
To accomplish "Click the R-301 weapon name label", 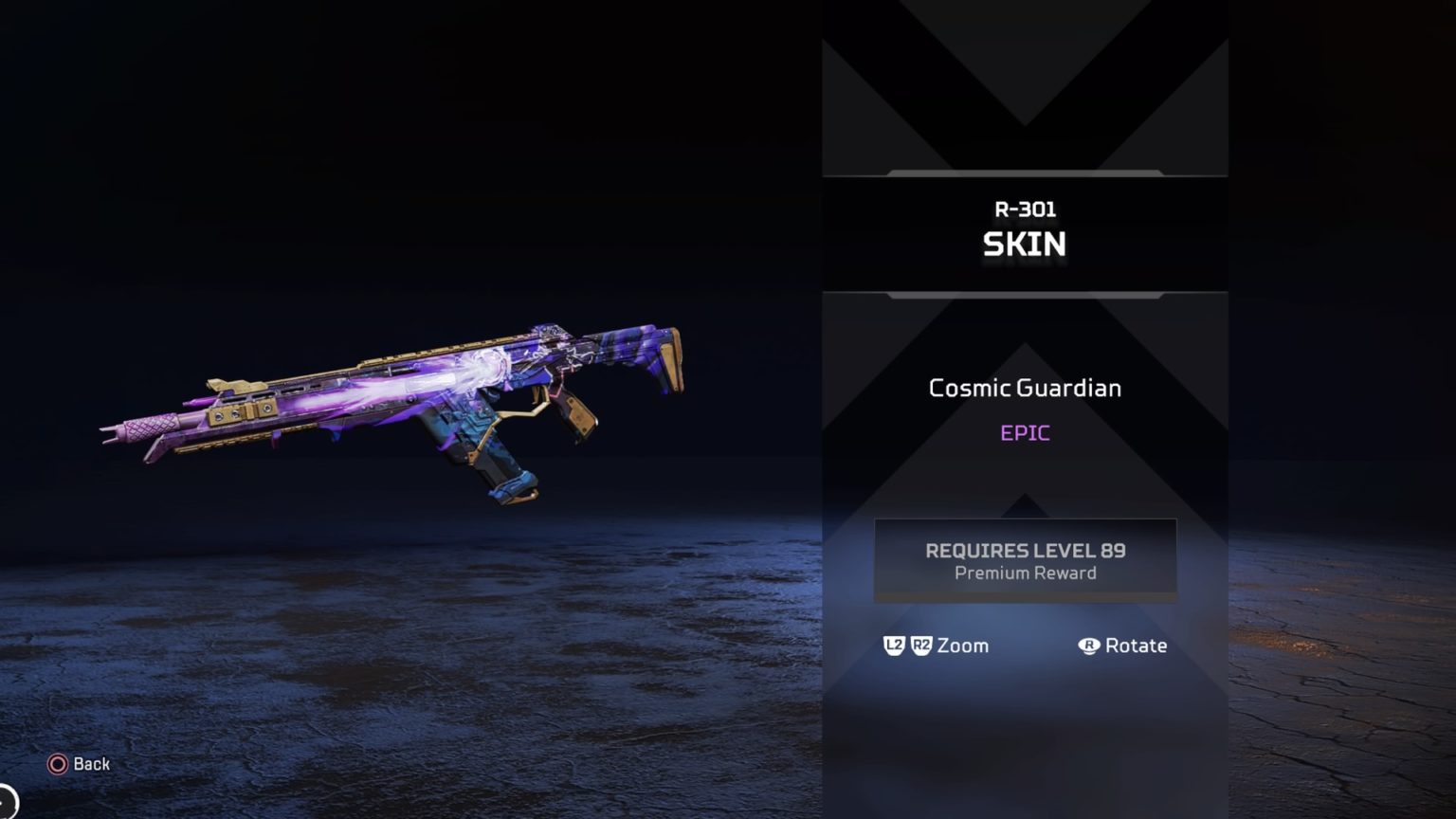I will pyautogui.click(x=1025, y=210).
